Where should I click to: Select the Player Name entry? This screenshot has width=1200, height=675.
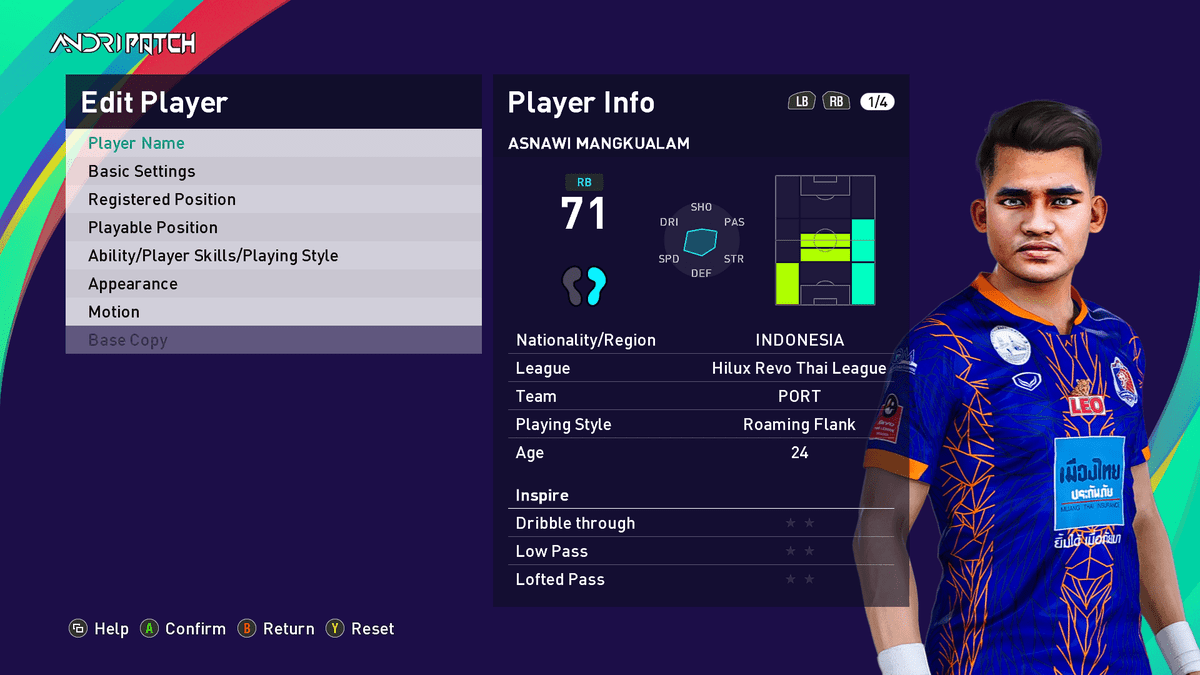click(273, 143)
